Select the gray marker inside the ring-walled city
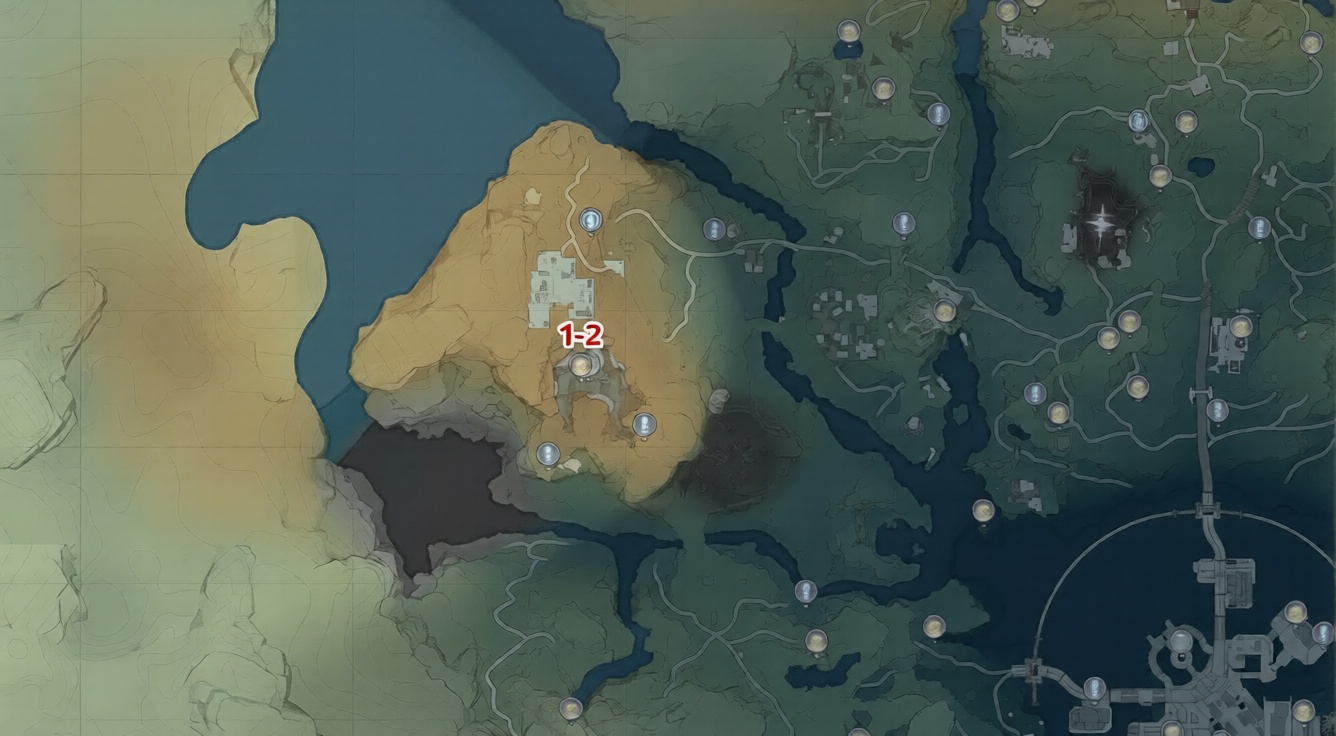 1181,641
